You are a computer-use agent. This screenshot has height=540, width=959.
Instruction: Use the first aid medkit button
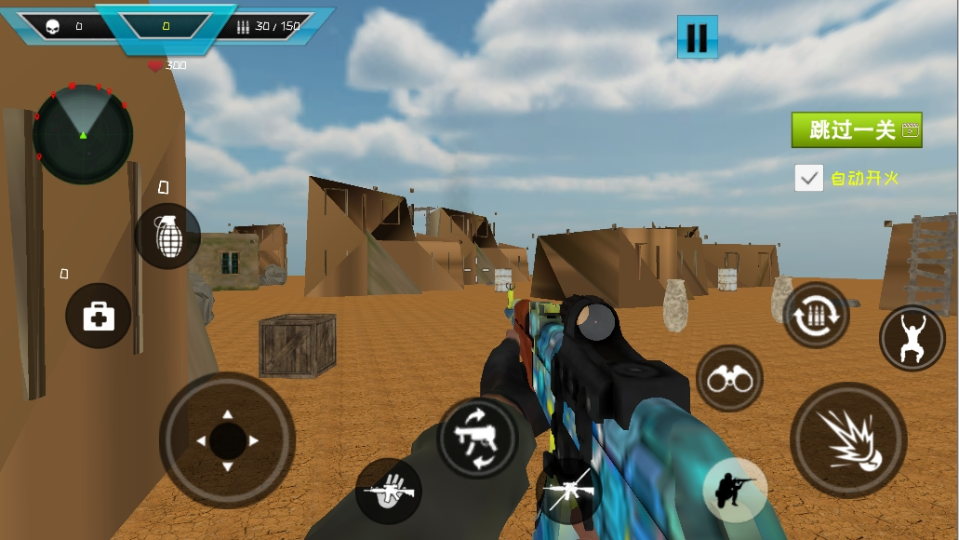click(98, 316)
